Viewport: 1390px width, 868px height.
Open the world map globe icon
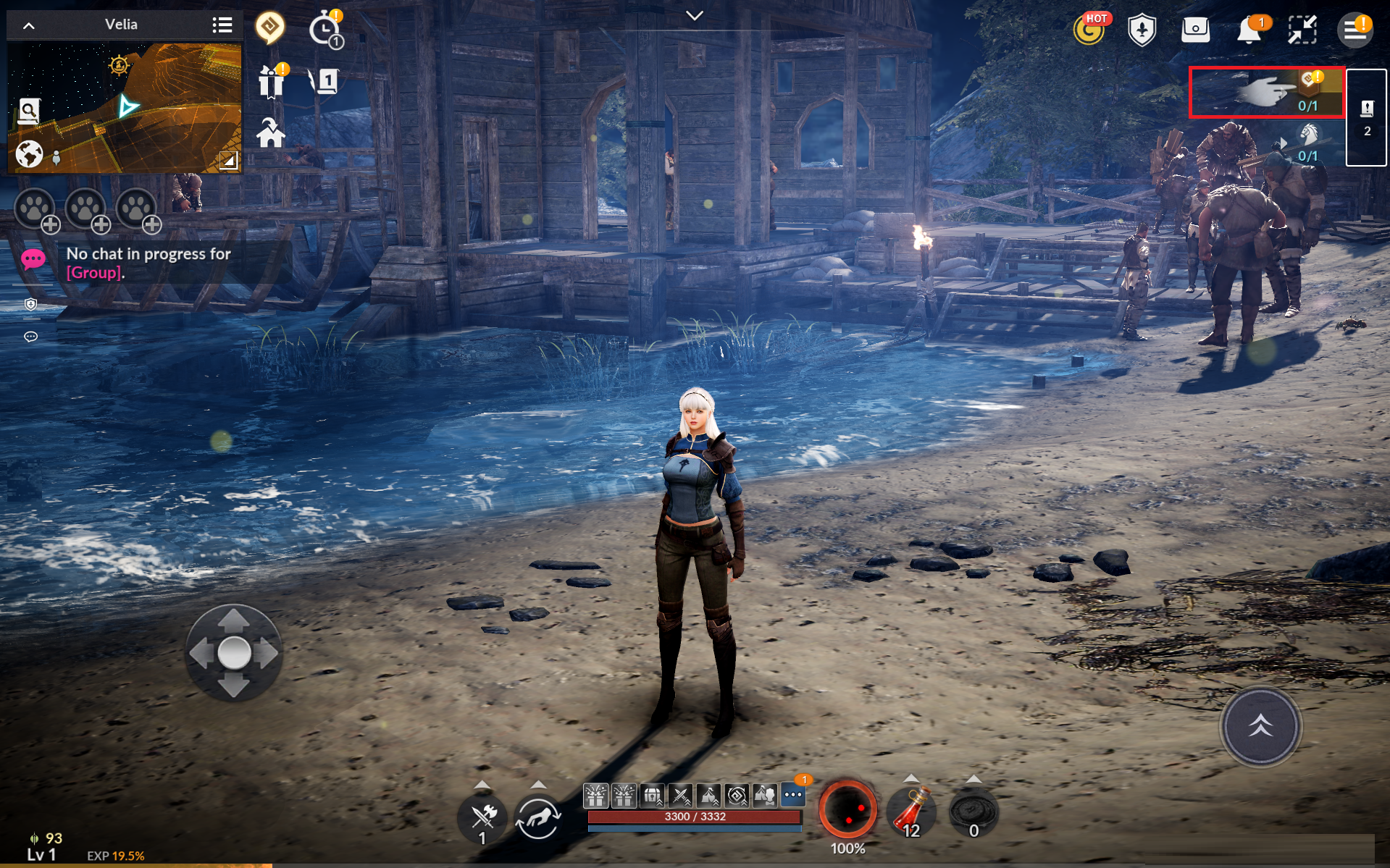(29, 154)
